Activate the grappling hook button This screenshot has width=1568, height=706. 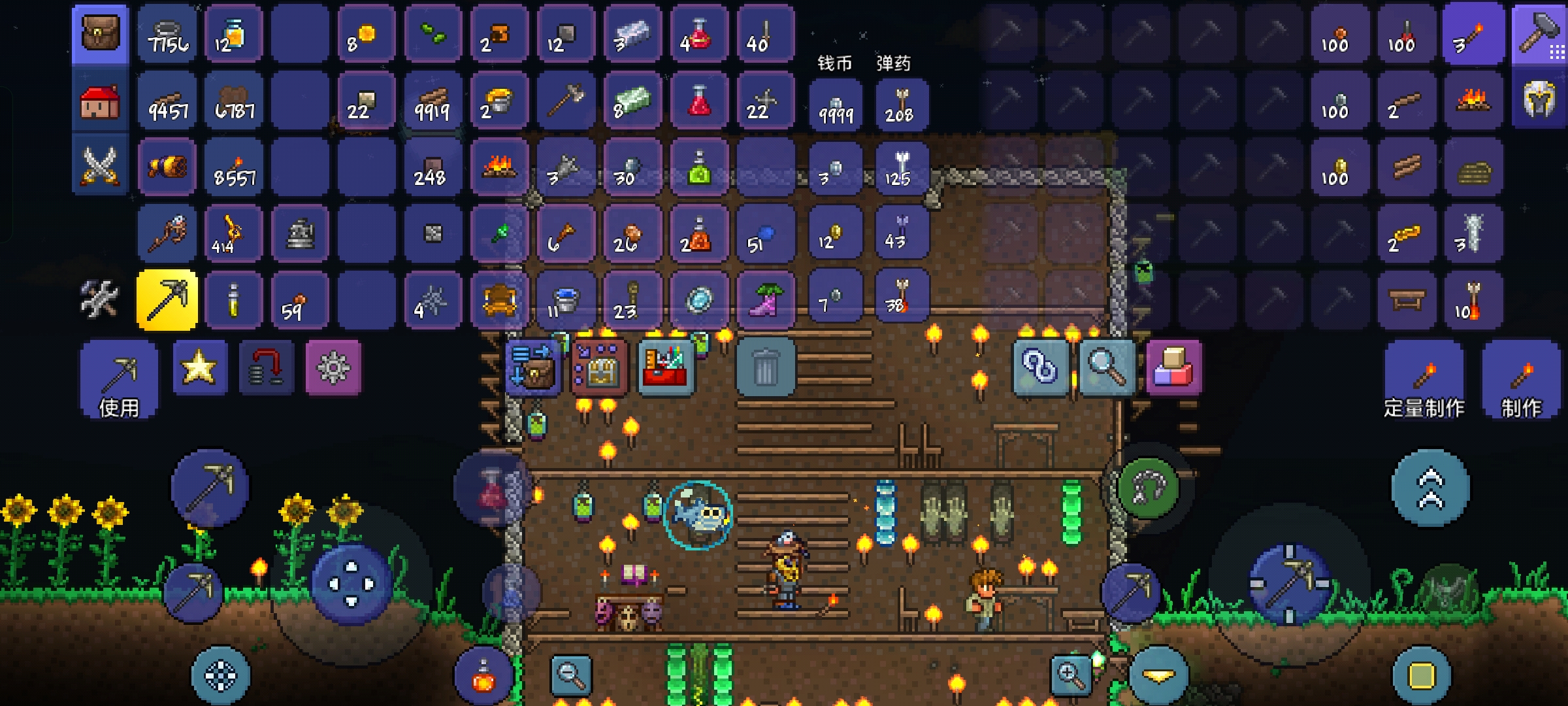click(x=1148, y=488)
